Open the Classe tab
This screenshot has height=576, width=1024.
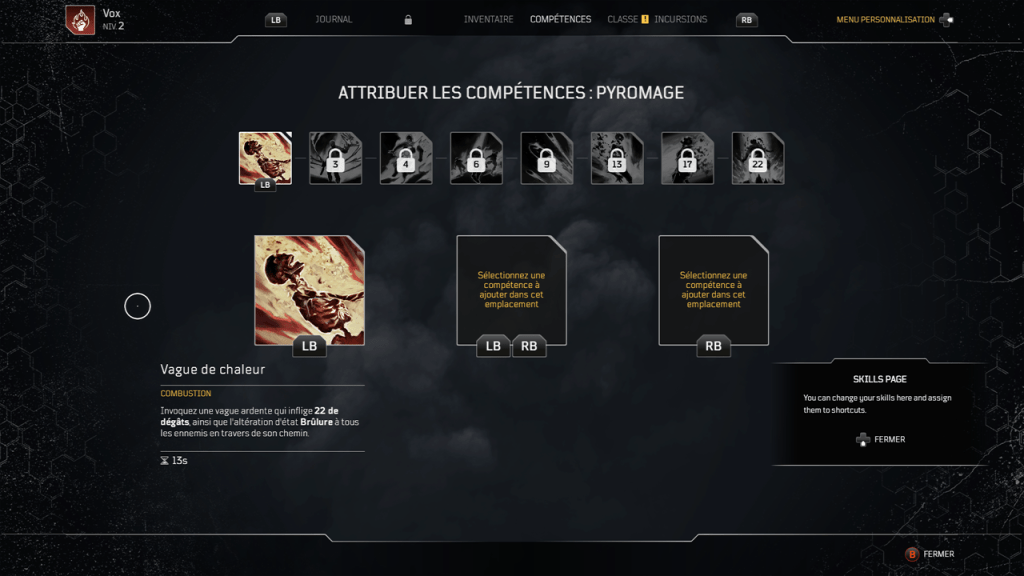(x=623, y=19)
